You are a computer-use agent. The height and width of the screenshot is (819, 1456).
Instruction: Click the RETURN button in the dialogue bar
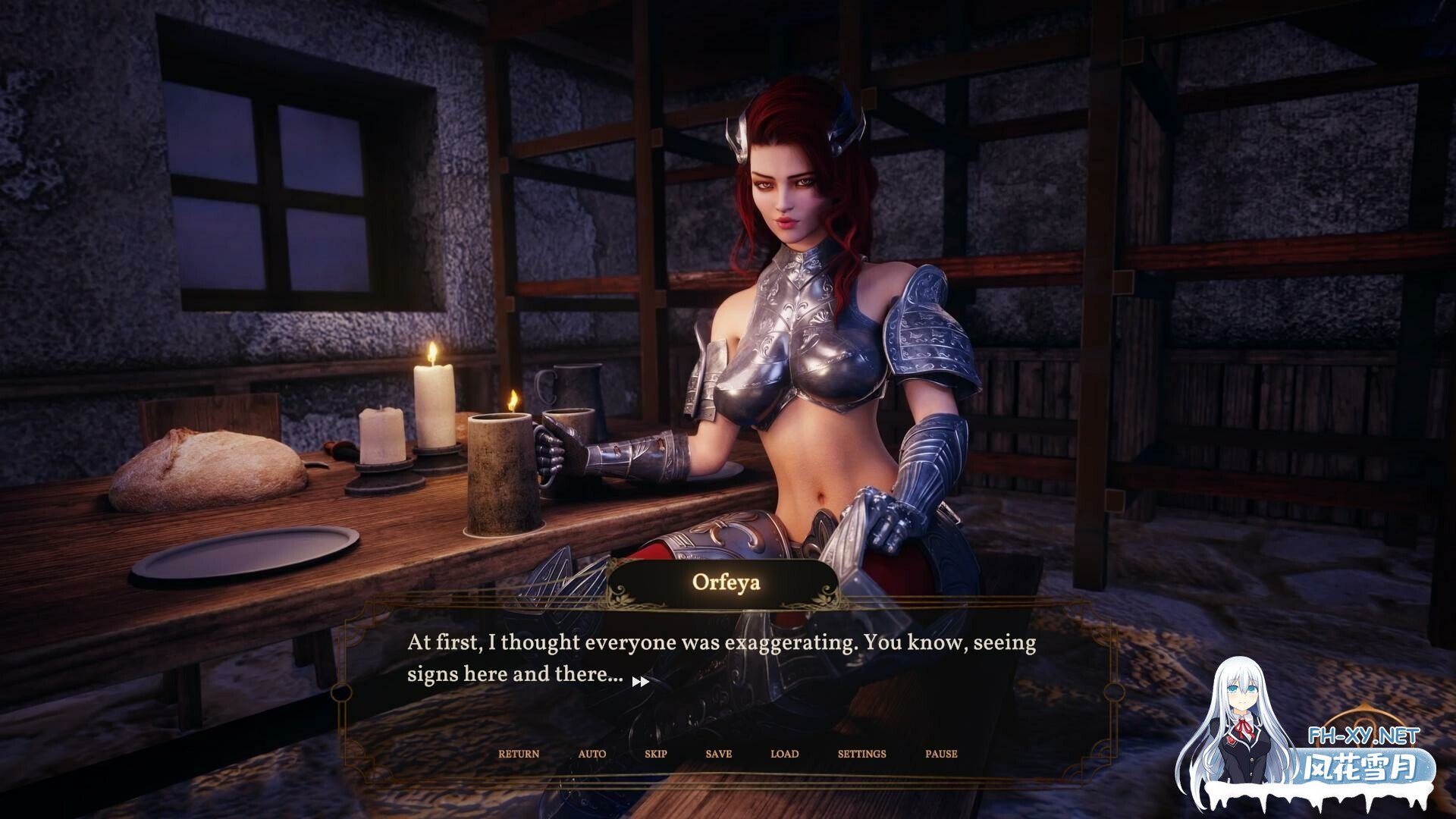pos(519,754)
